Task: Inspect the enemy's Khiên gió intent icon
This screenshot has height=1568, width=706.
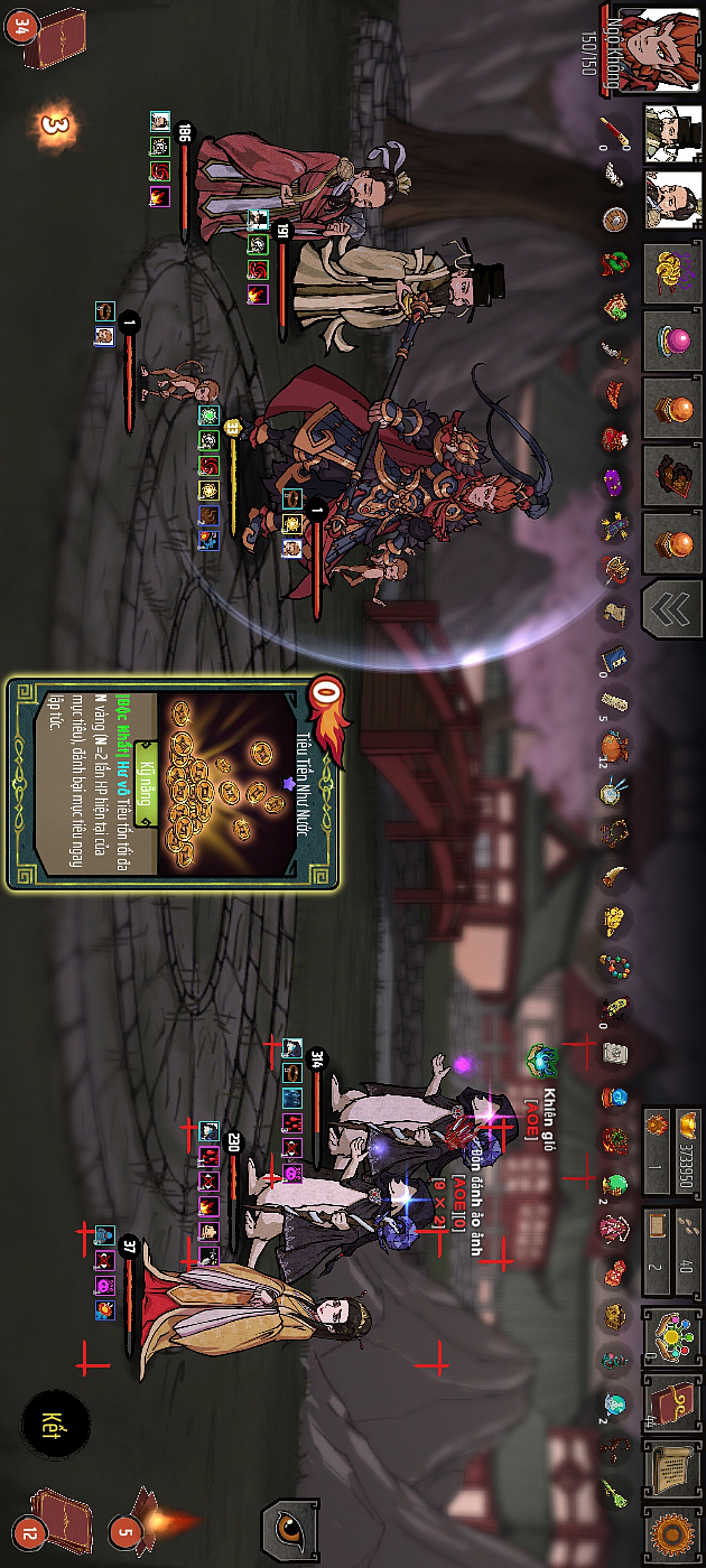Action: [x=543, y=1060]
